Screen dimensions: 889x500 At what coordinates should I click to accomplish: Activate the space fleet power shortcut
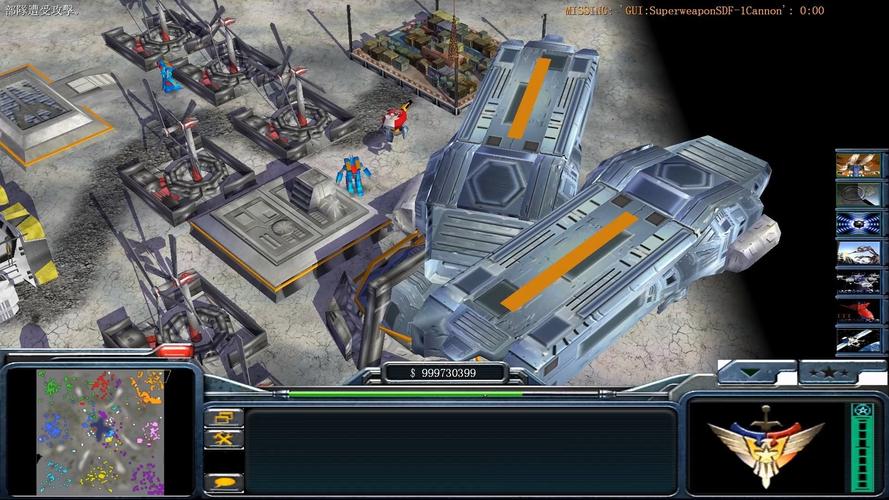coord(859,282)
